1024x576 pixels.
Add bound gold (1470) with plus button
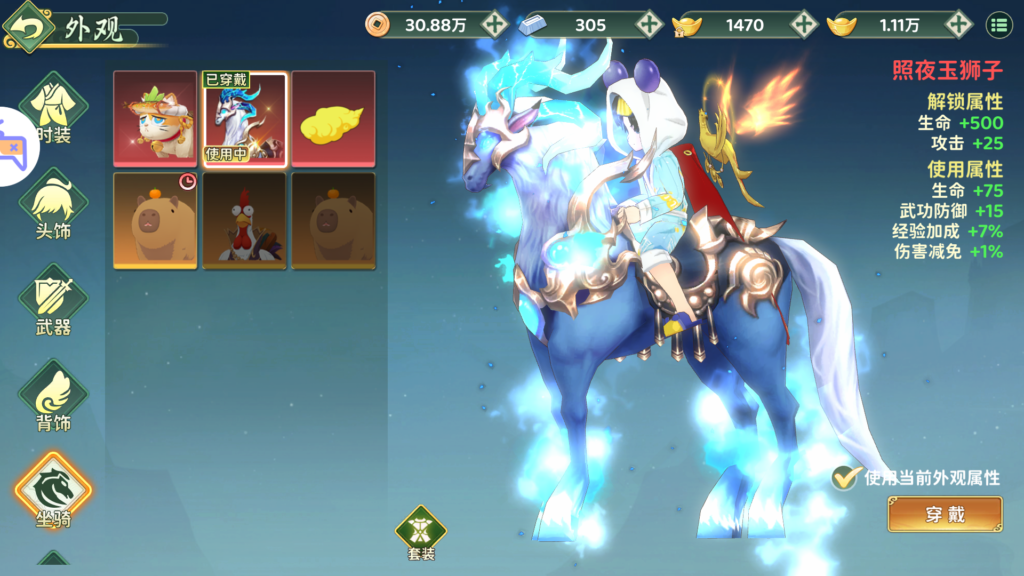803,25
